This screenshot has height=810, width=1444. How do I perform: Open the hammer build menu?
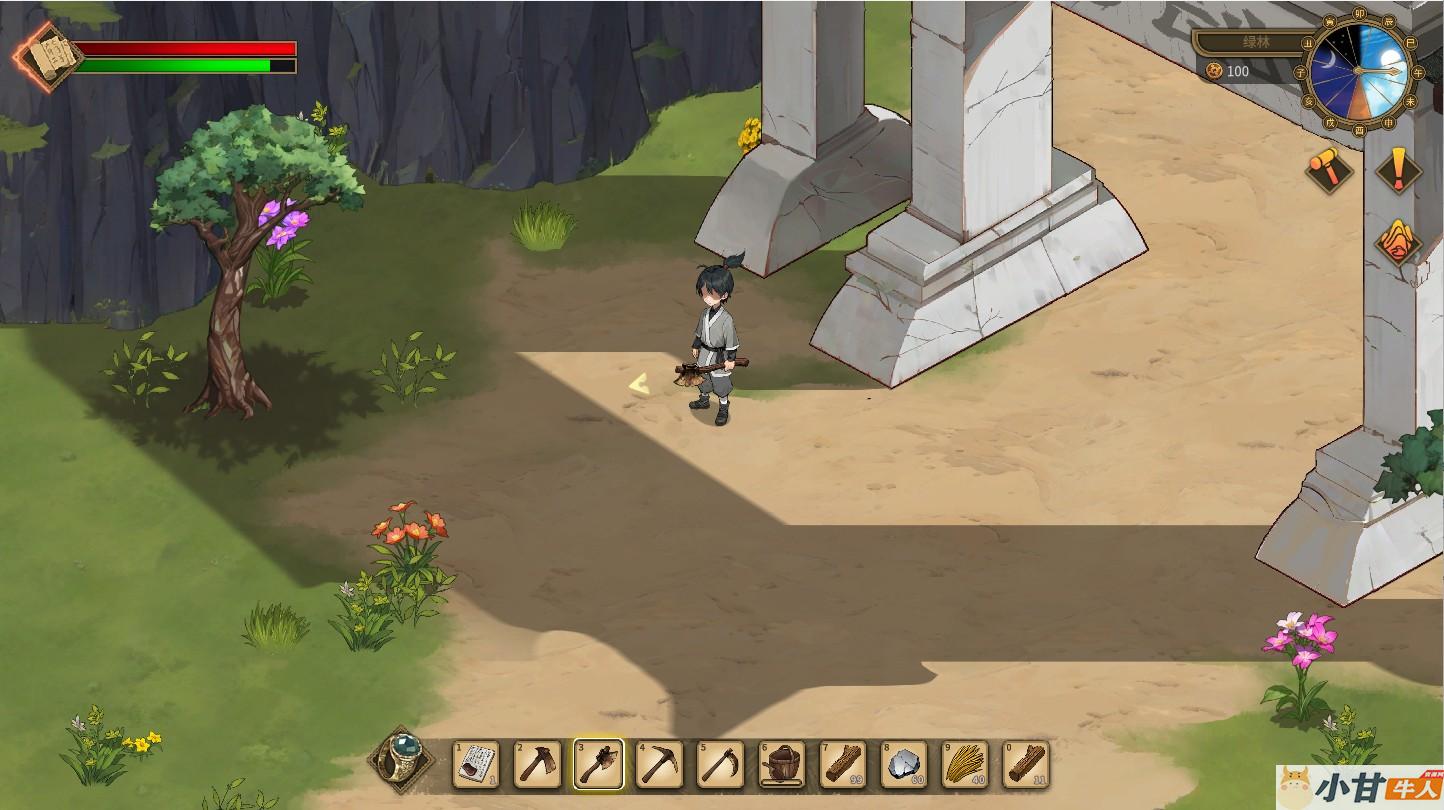click(x=1329, y=169)
